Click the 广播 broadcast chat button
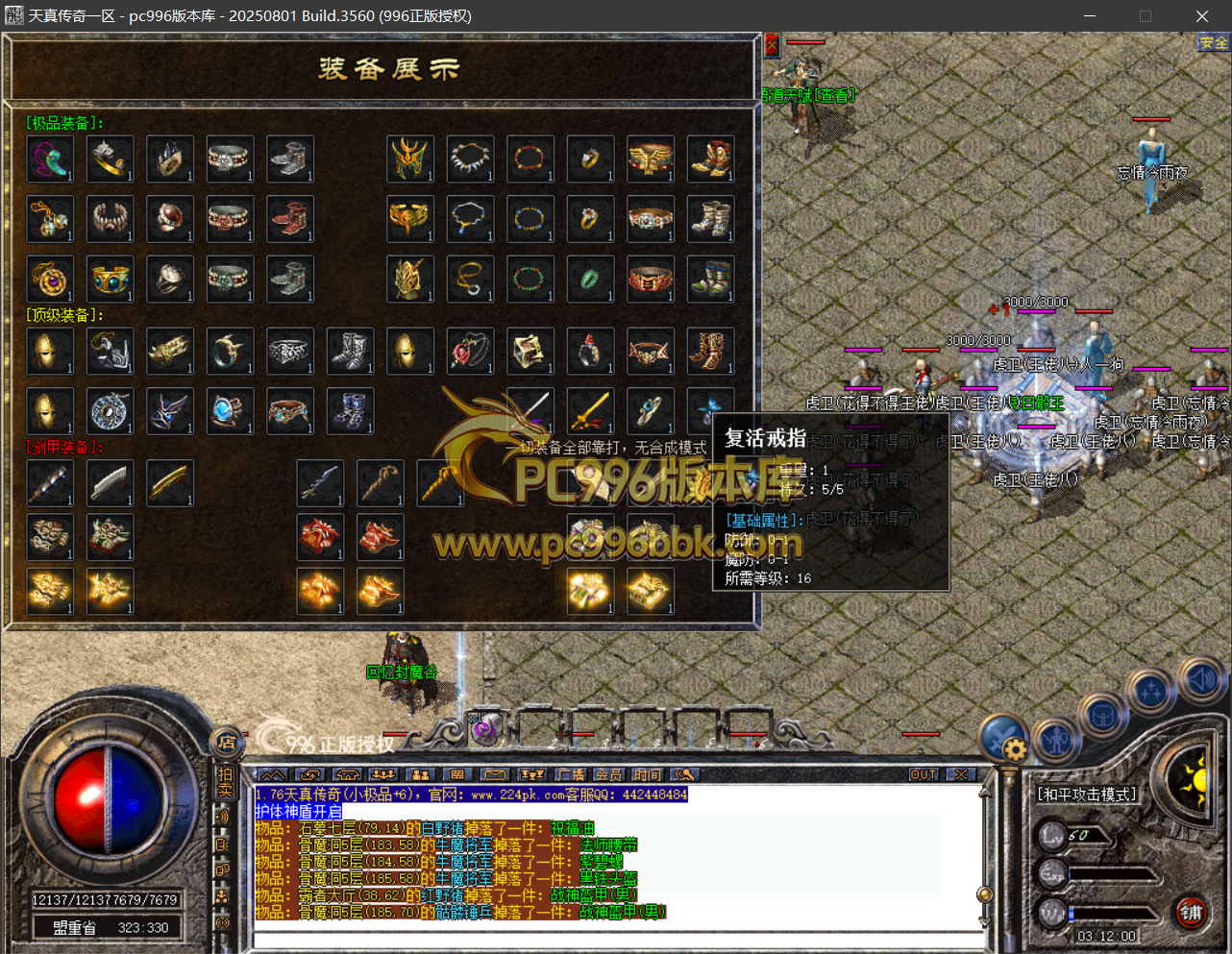This screenshot has height=954, width=1232. pyautogui.click(x=570, y=774)
